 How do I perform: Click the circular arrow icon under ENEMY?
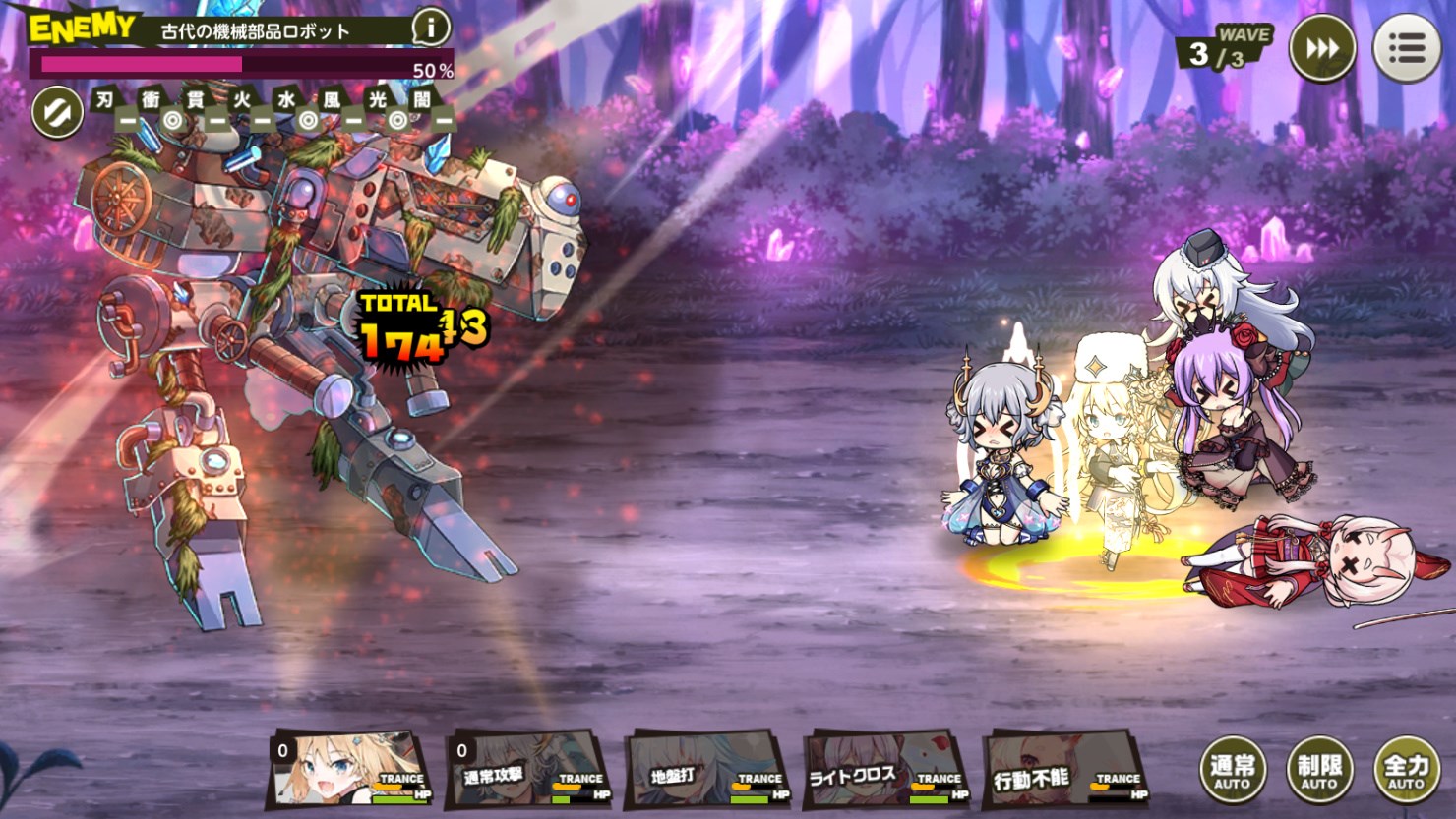(56, 112)
